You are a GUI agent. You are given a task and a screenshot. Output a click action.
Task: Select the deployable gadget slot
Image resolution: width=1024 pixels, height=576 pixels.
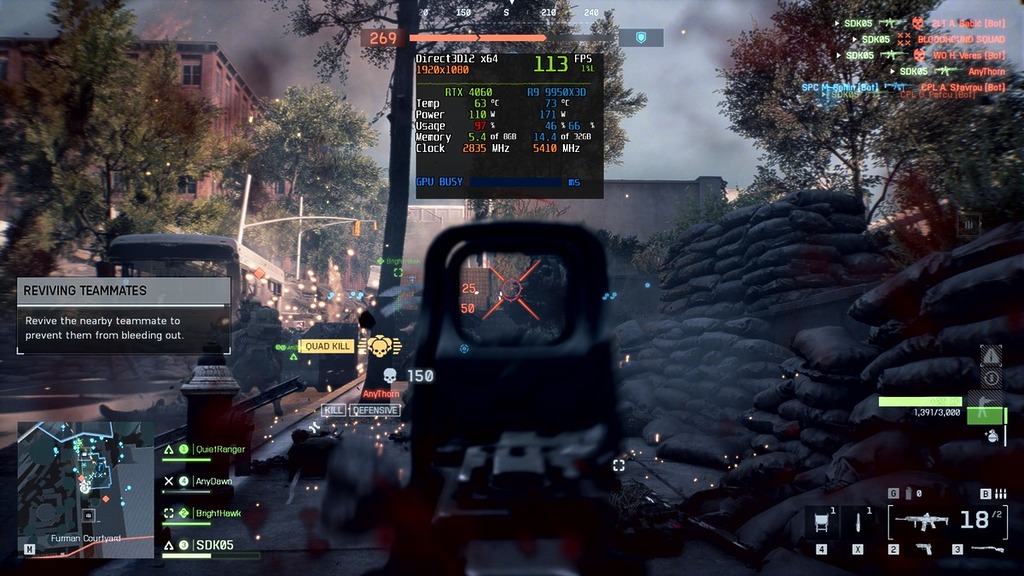click(x=821, y=521)
